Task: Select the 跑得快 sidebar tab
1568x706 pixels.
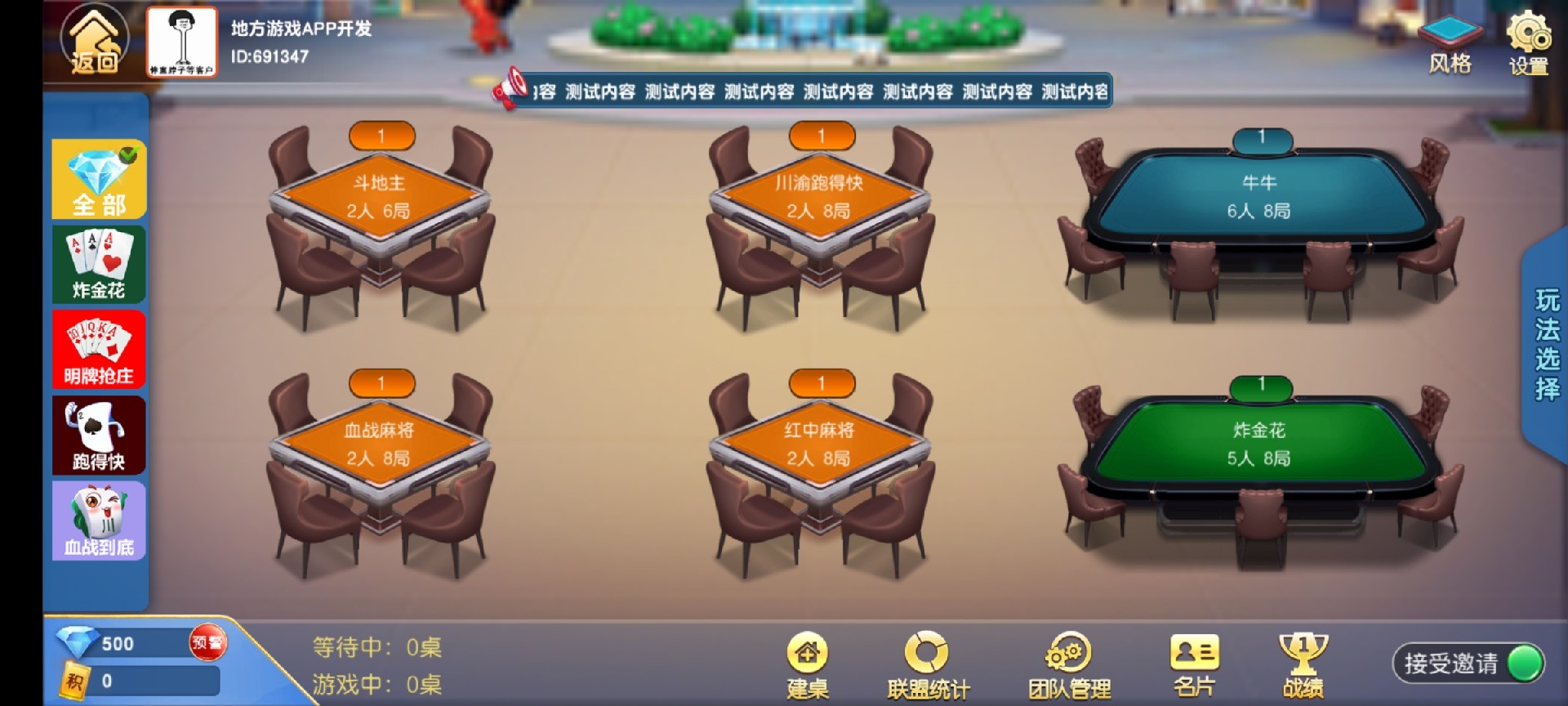Action: tap(98, 436)
